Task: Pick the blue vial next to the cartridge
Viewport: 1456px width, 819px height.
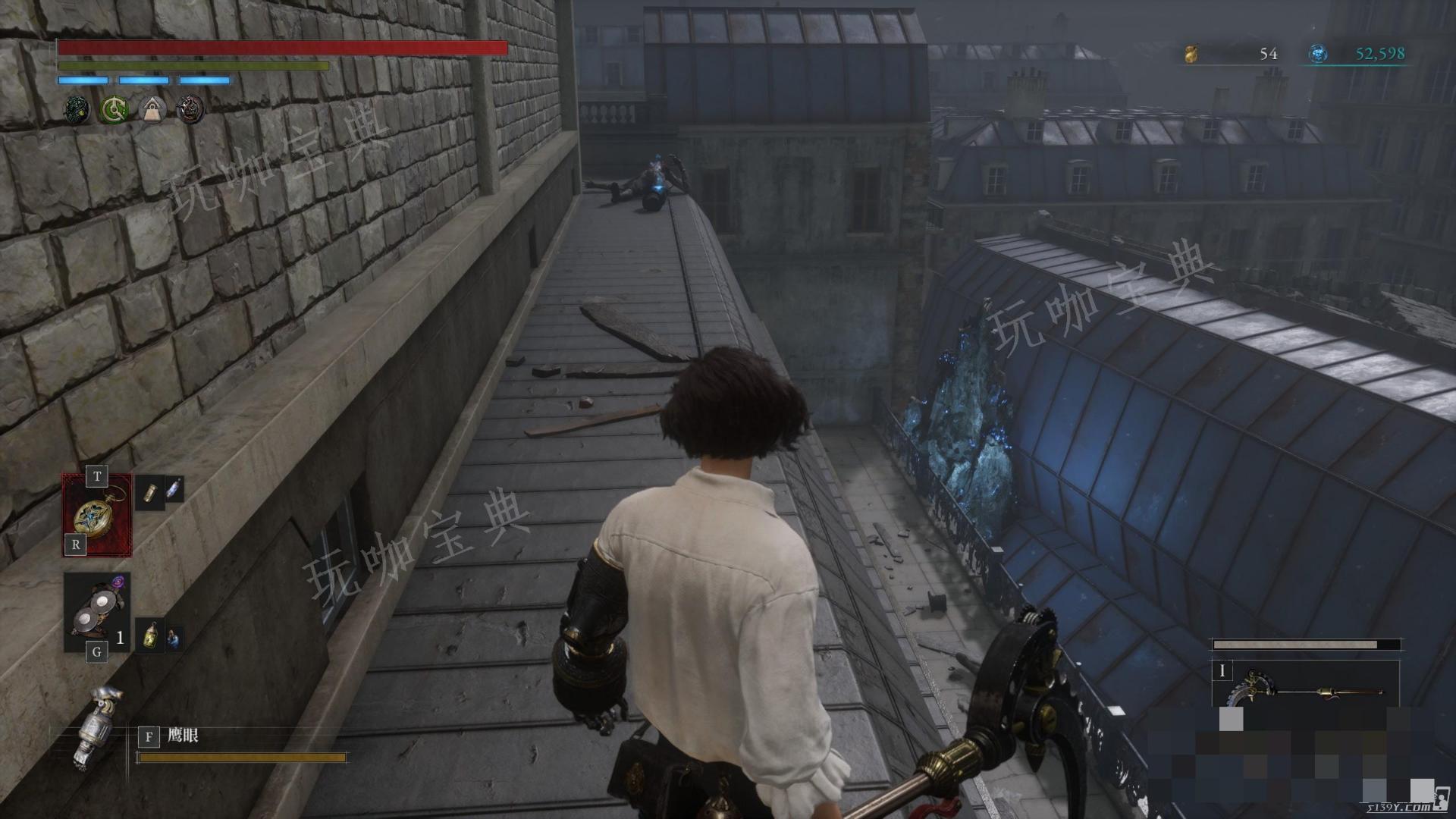Action: [174, 488]
